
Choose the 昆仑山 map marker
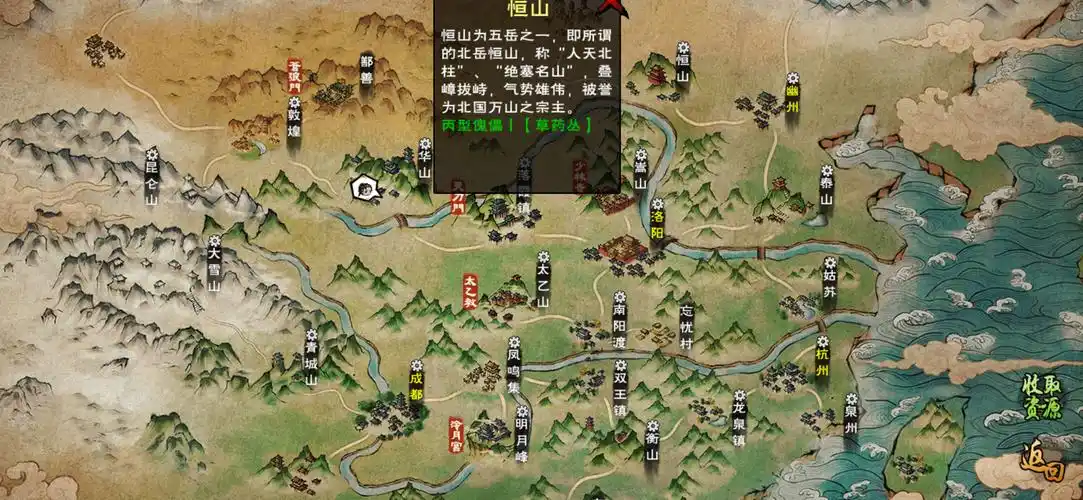152,180
